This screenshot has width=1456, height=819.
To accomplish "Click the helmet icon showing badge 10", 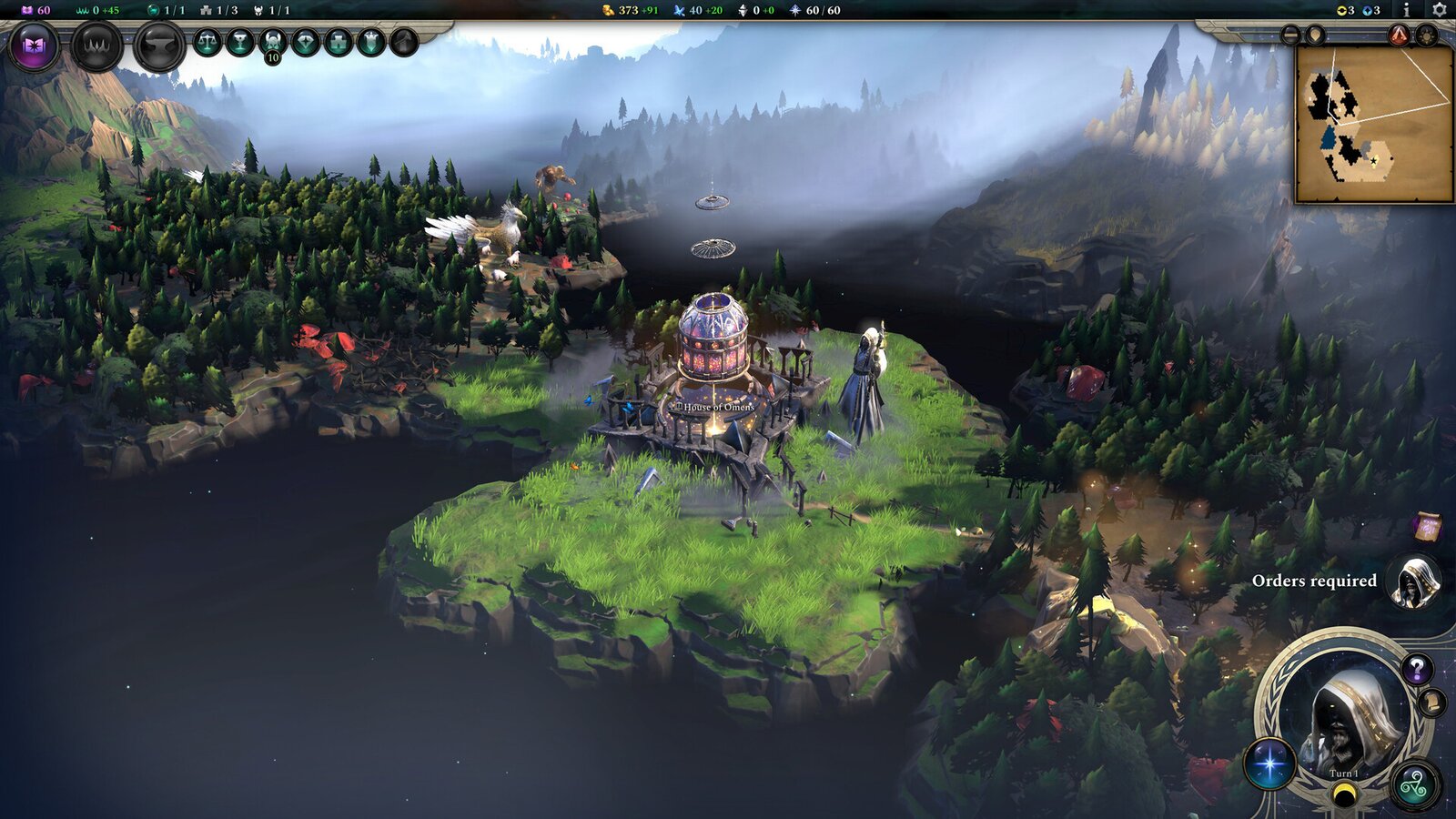I will tap(272, 43).
